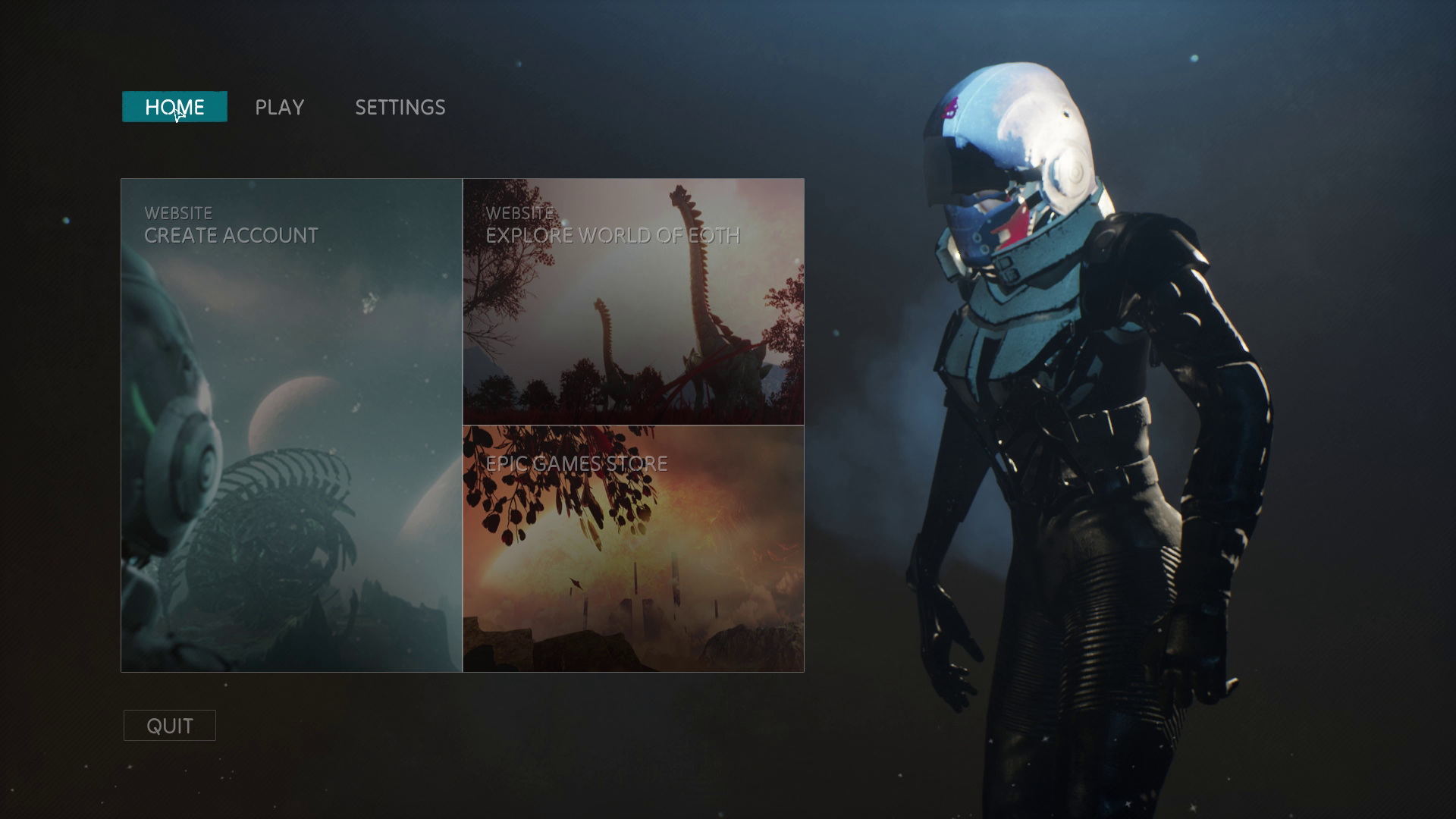
Task: Click the WEBSITE label above EXPLORE WORLD OF EOTH
Action: (521, 213)
